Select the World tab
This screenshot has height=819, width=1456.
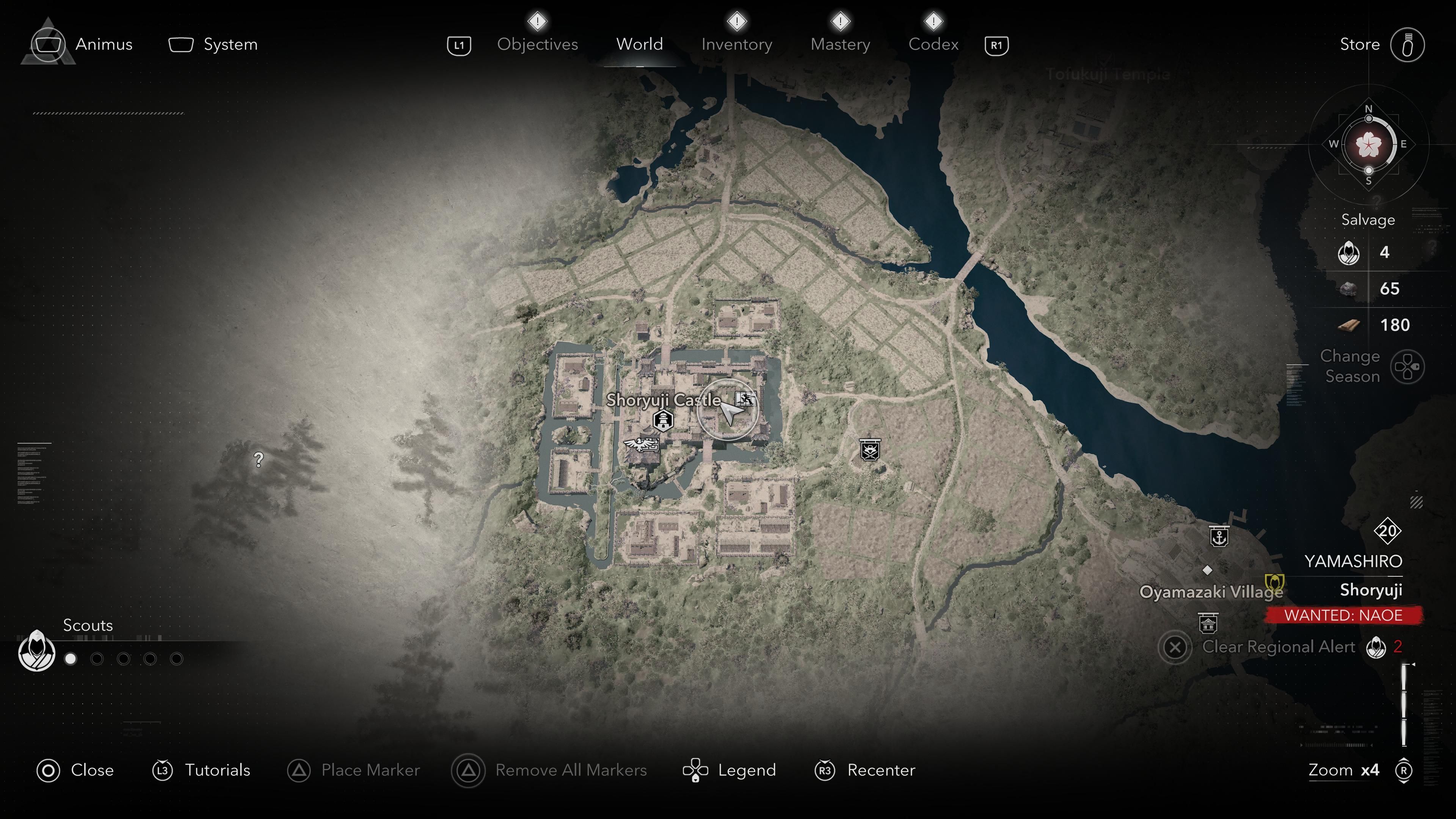[639, 44]
